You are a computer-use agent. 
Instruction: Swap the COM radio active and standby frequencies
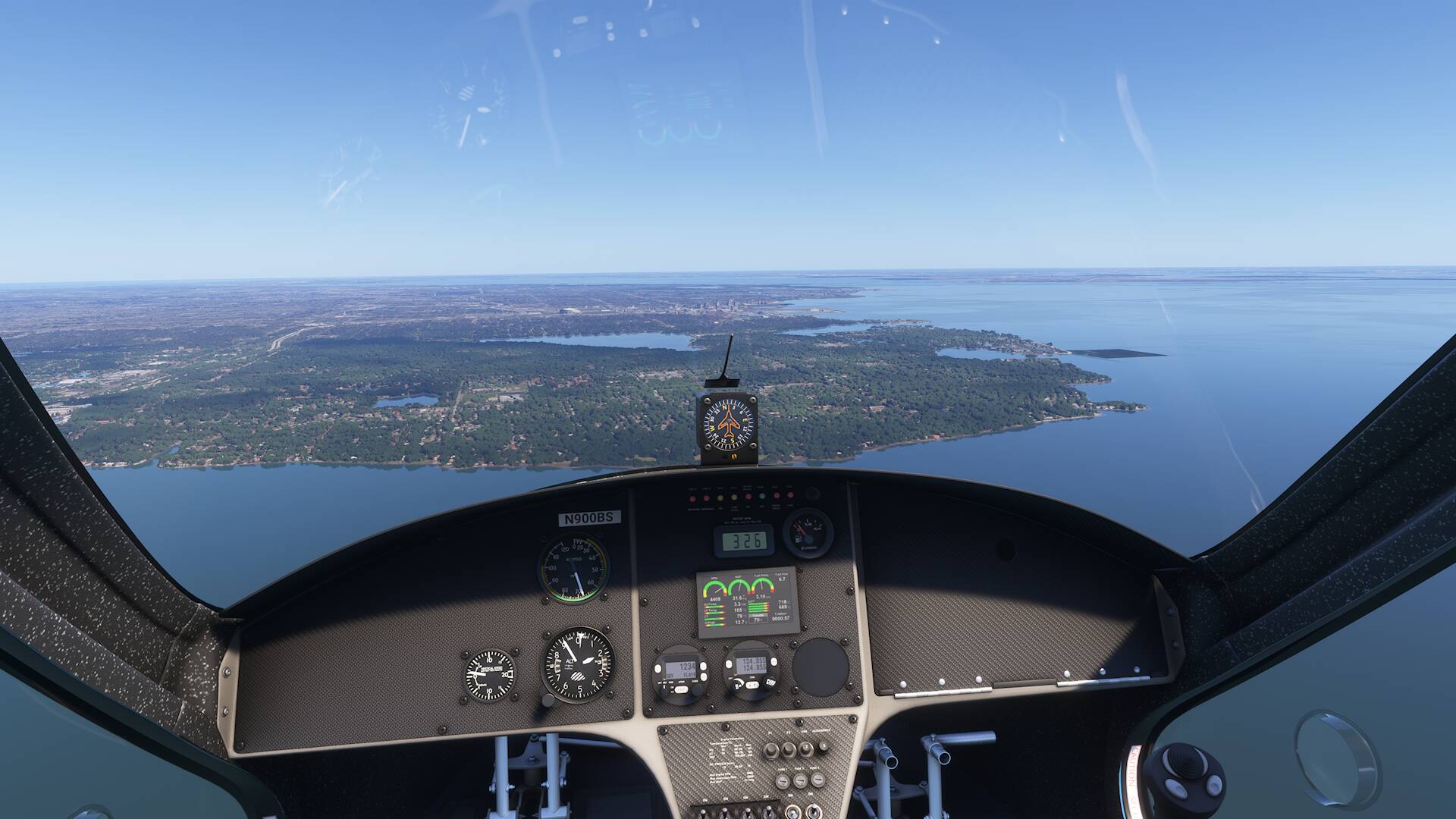(752, 685)
